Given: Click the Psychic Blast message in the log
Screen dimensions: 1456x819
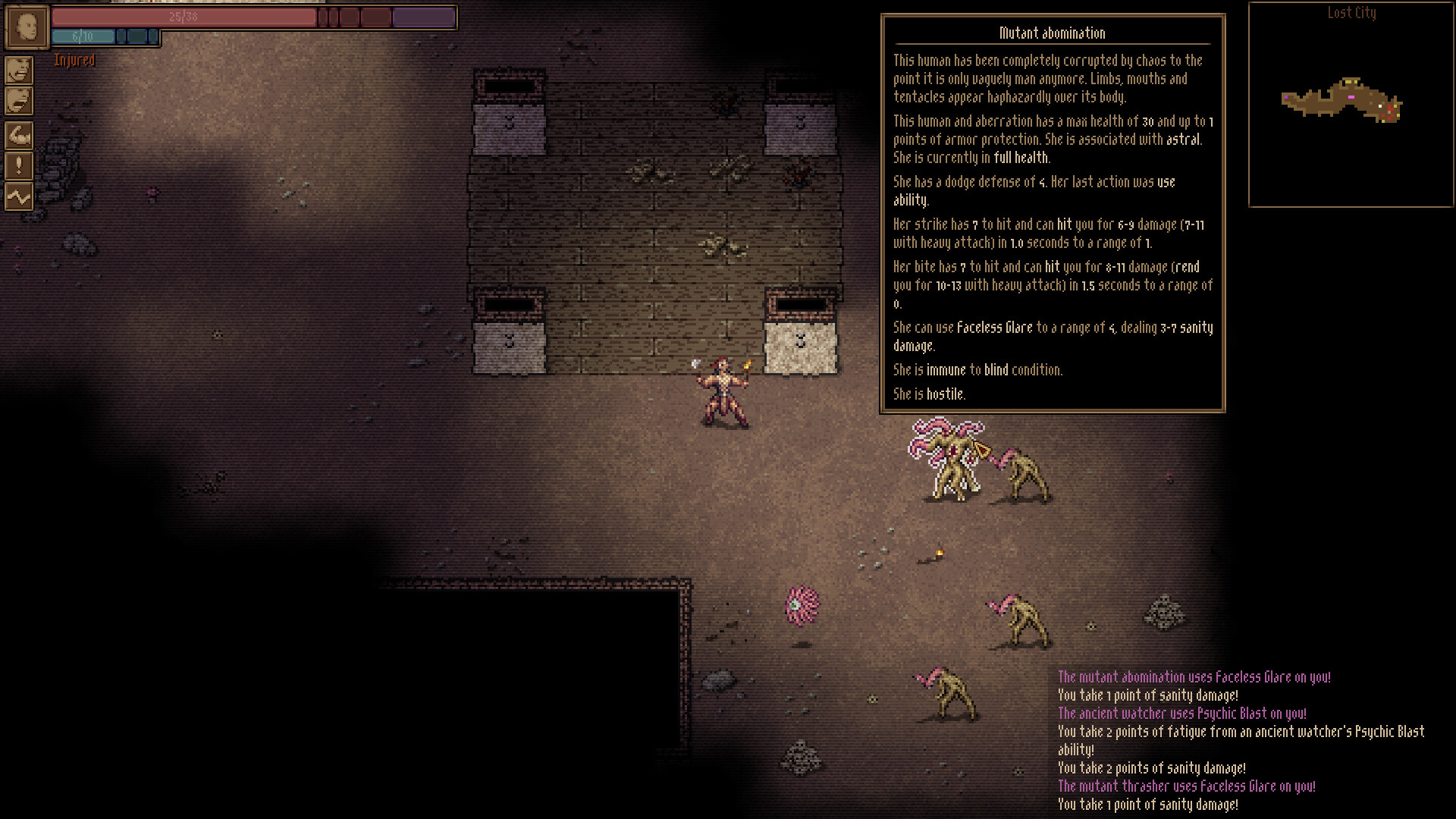Looking at the screenshot, I should pyautogui.click(x=1183, y=714).
